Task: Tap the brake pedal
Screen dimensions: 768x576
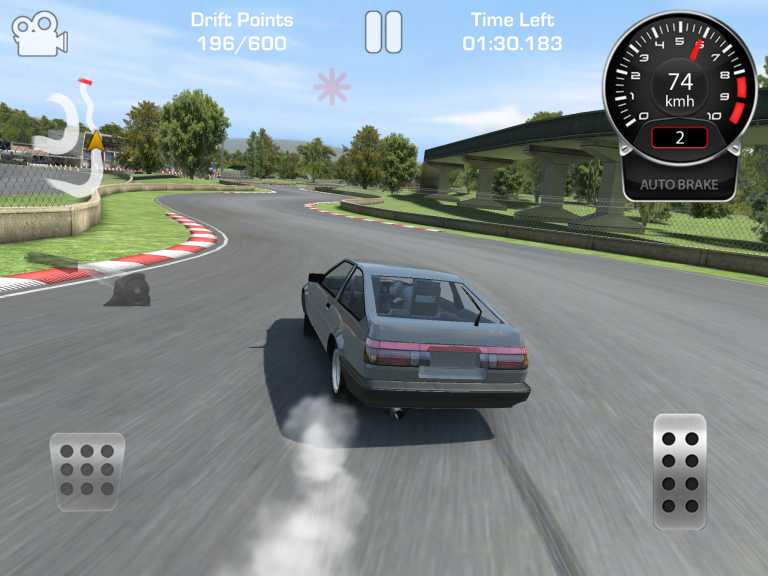Action: pyautogui.click(x=87, y=471)
